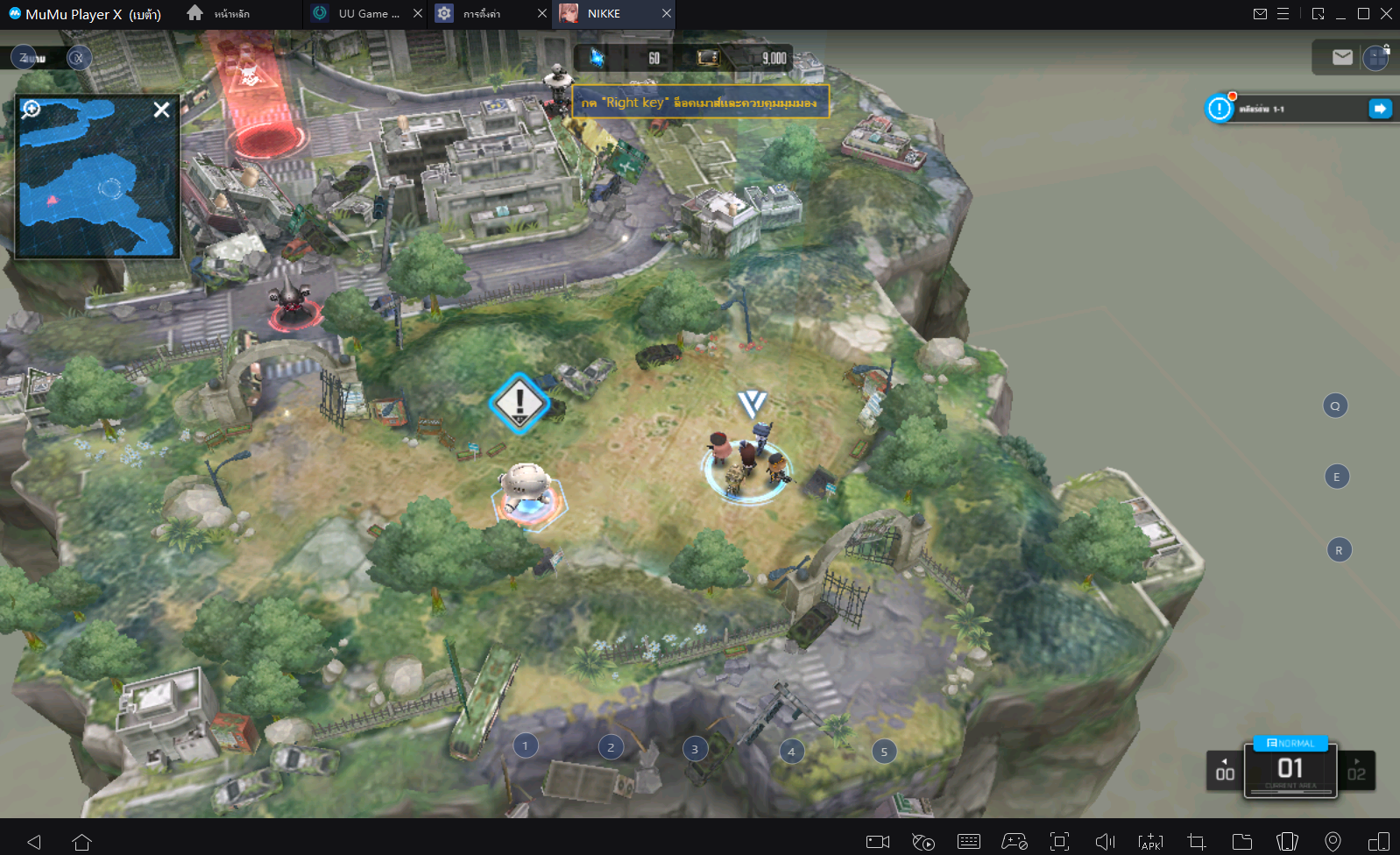Select the exclamation warning marker on the field
The image size is (1400, 855).
(x=520, y=404)
